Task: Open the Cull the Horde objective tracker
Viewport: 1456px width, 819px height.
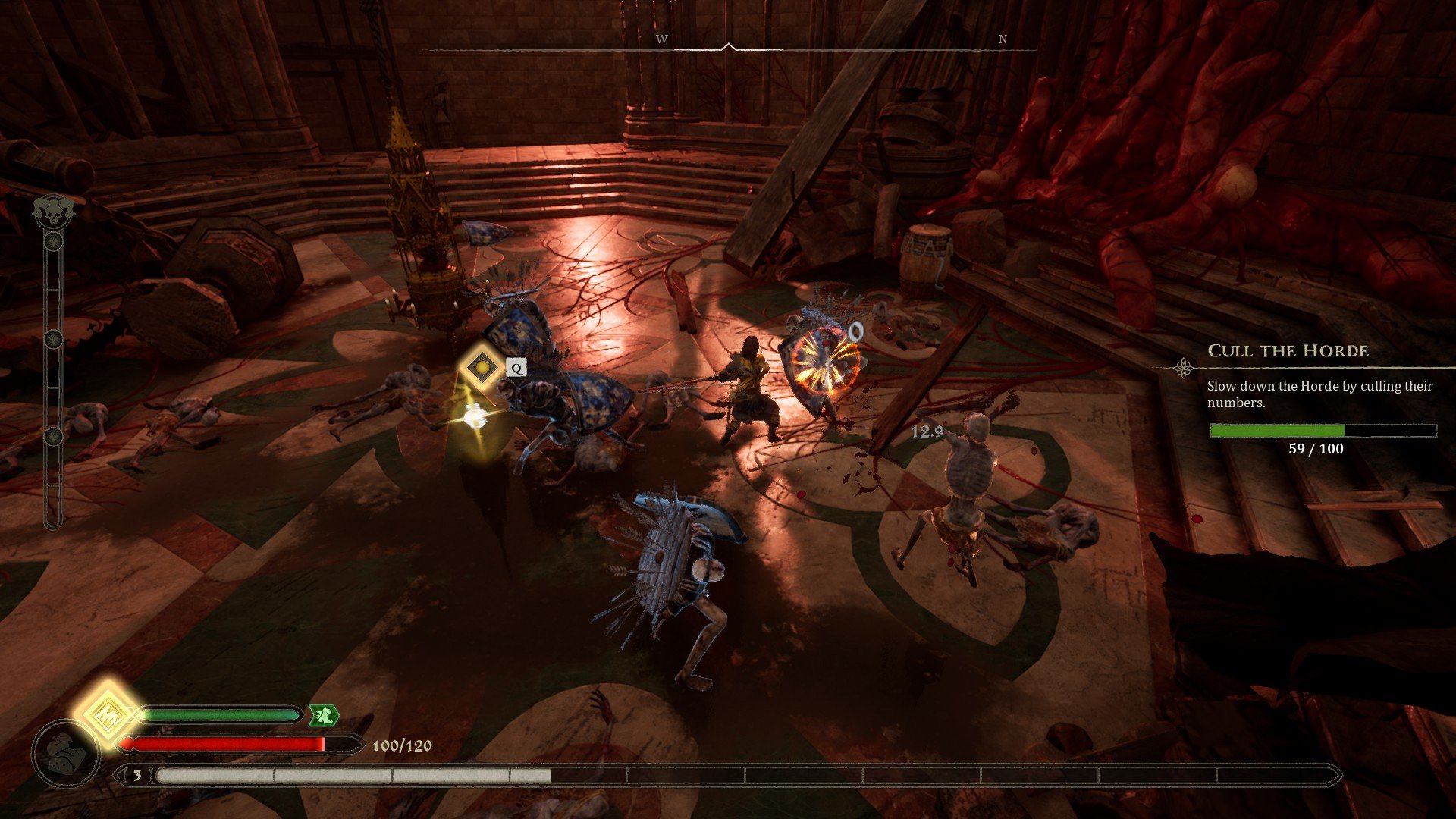Action: 1288,351
